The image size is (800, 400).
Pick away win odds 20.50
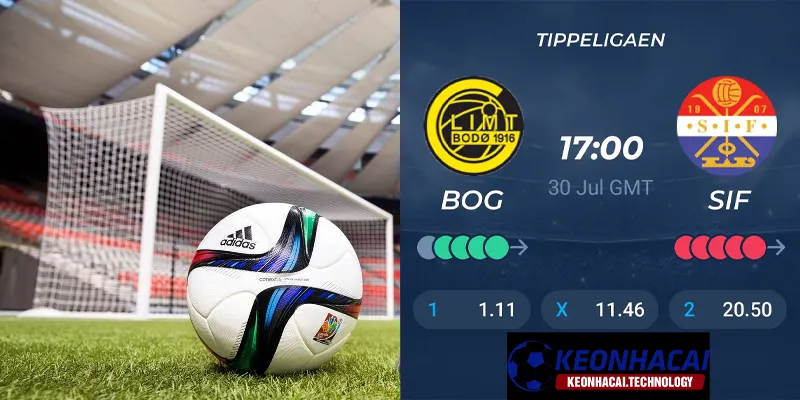click(727, 310)
